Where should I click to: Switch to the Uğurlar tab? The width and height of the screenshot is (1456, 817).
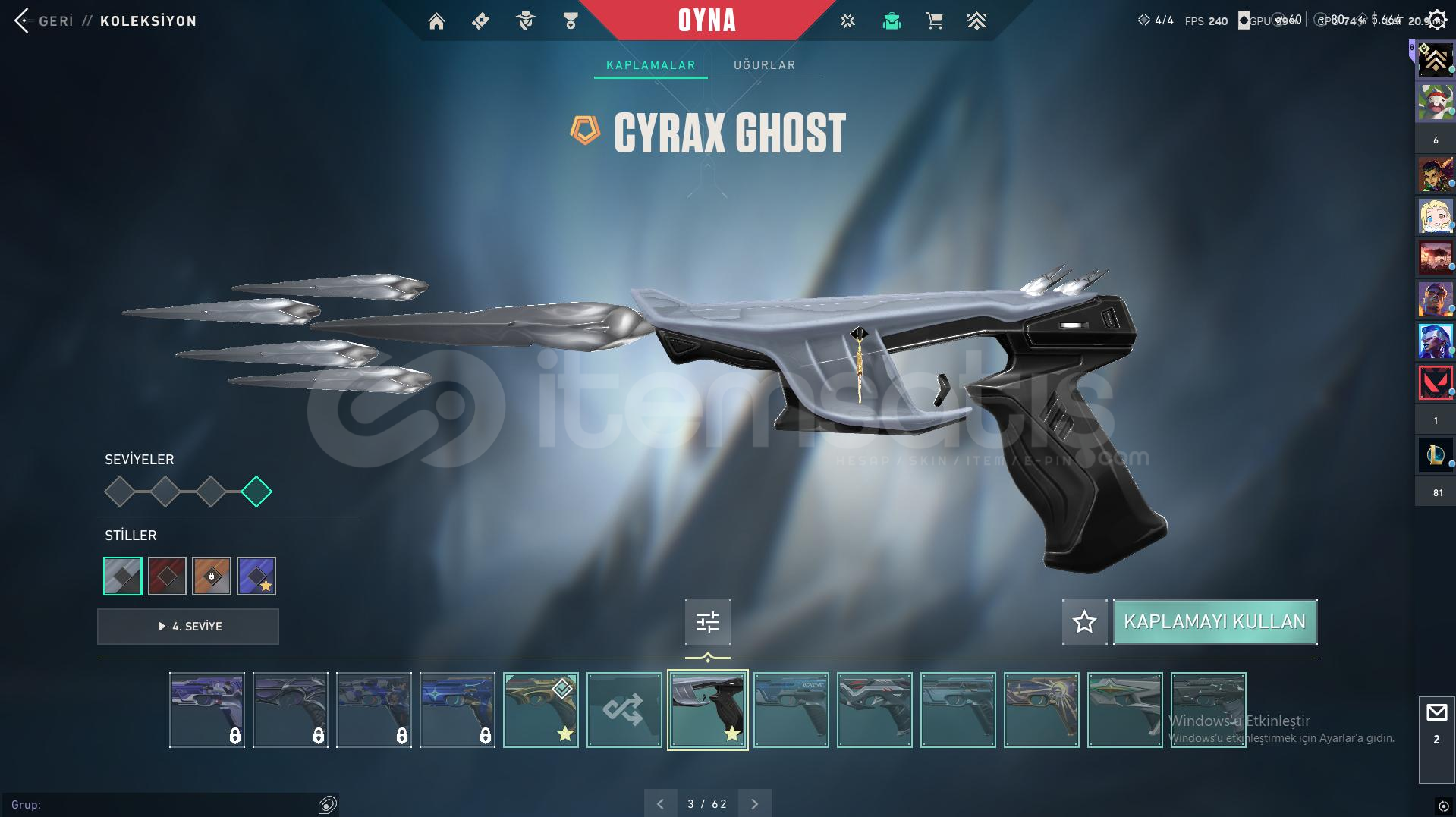pos(764,65)
